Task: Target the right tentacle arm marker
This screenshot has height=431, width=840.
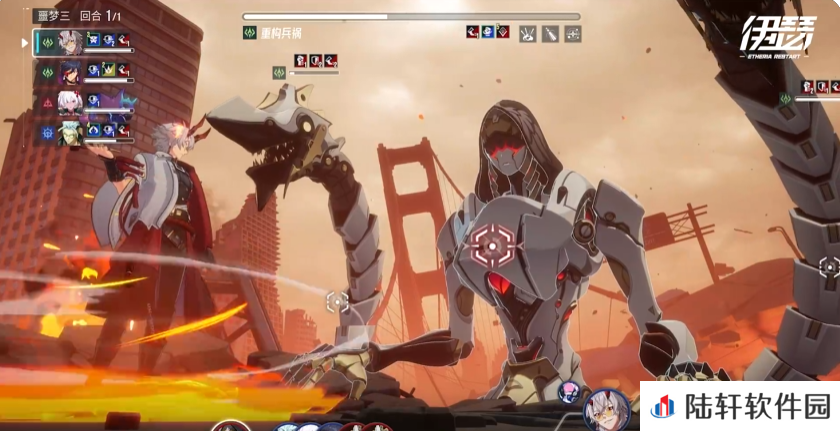Action: coord(829,267)
